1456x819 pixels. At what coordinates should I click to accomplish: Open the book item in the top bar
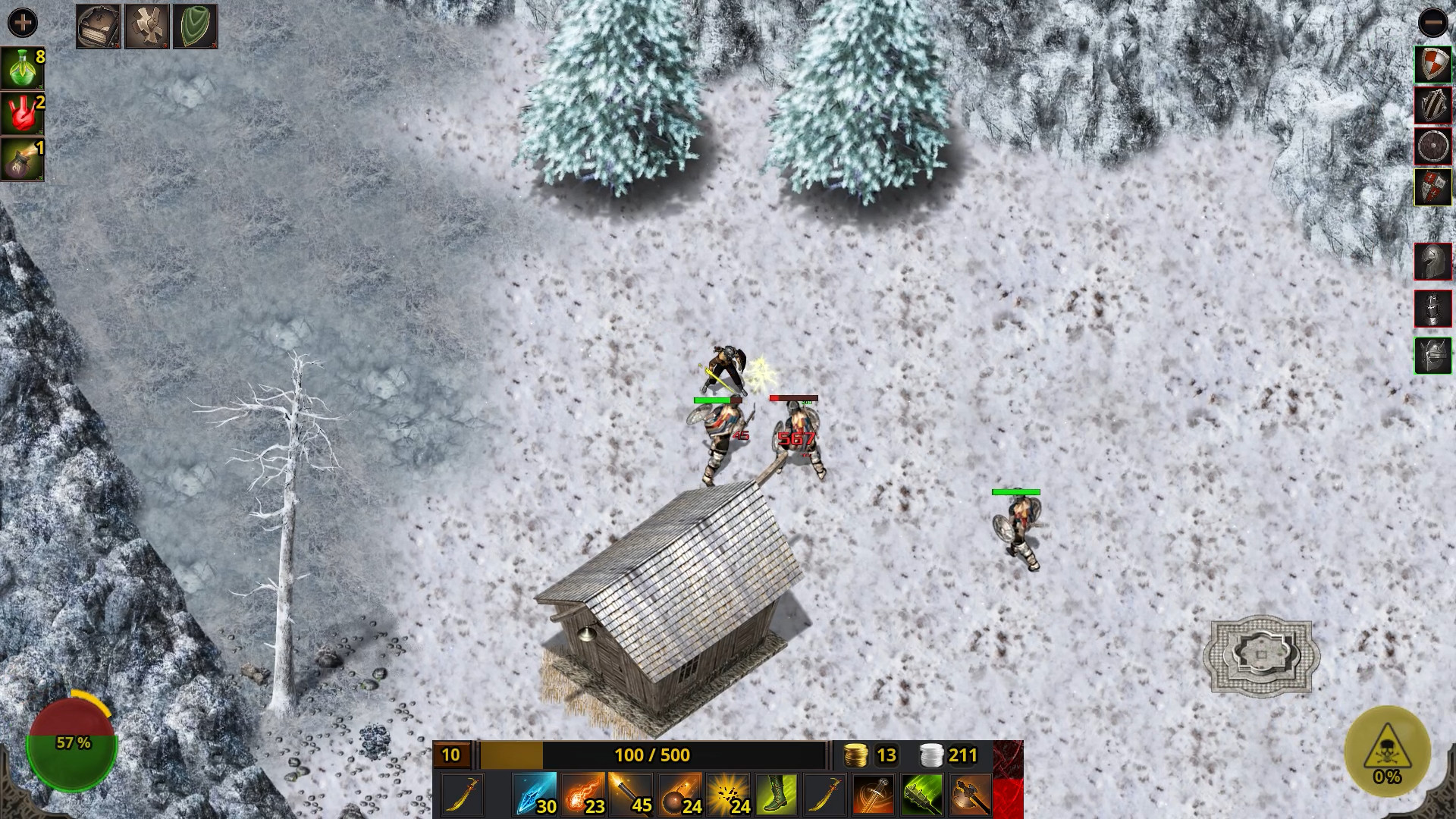(99, 25)
